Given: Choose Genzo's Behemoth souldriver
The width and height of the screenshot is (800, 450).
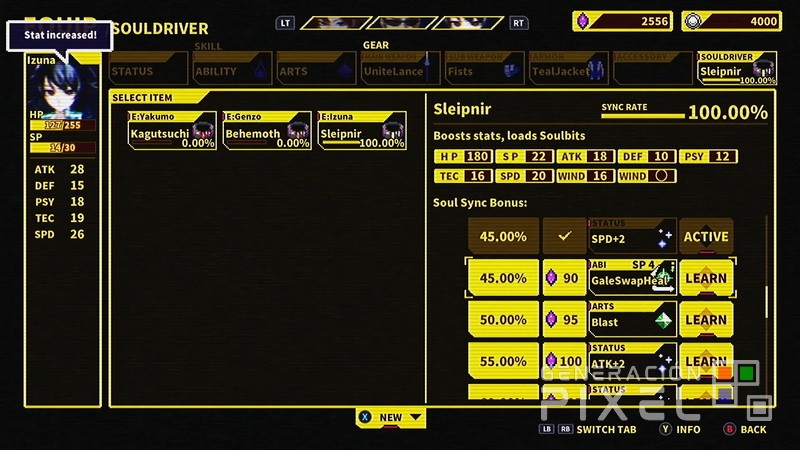Looking at the screenshot, I should tap(267, 131).
